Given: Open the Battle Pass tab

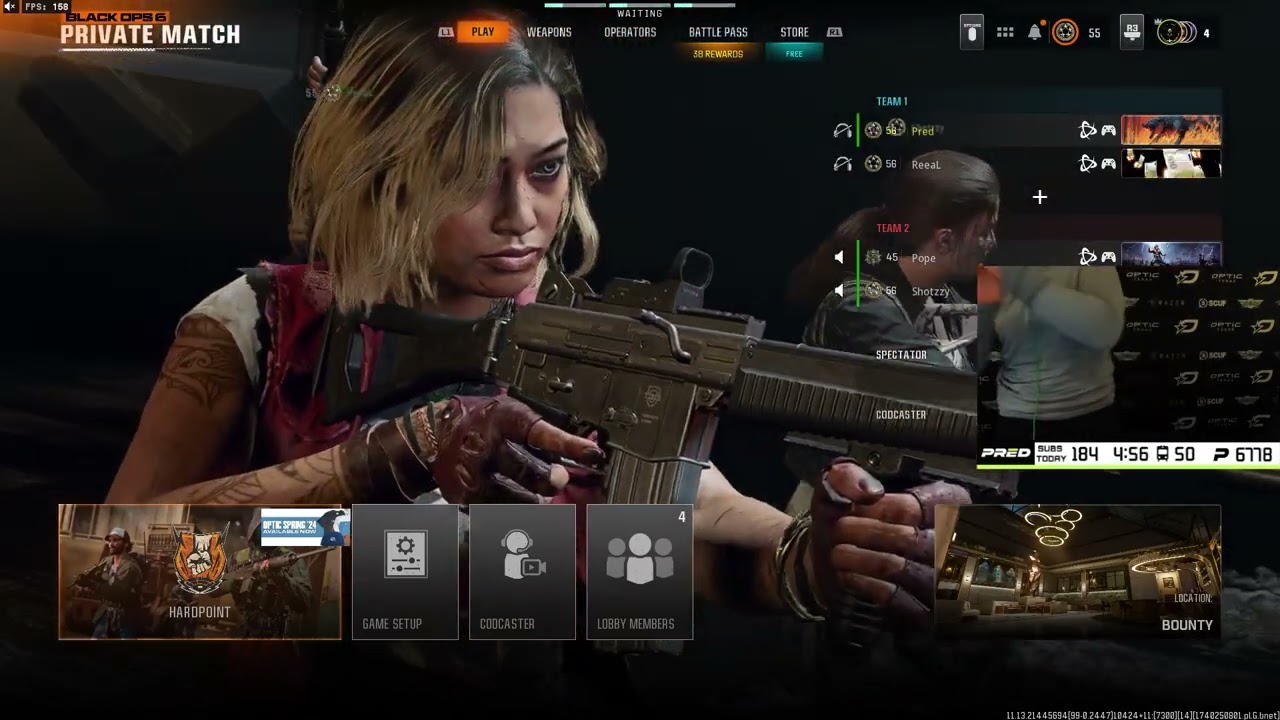Looking at the screenshot, I should (718, 32).
